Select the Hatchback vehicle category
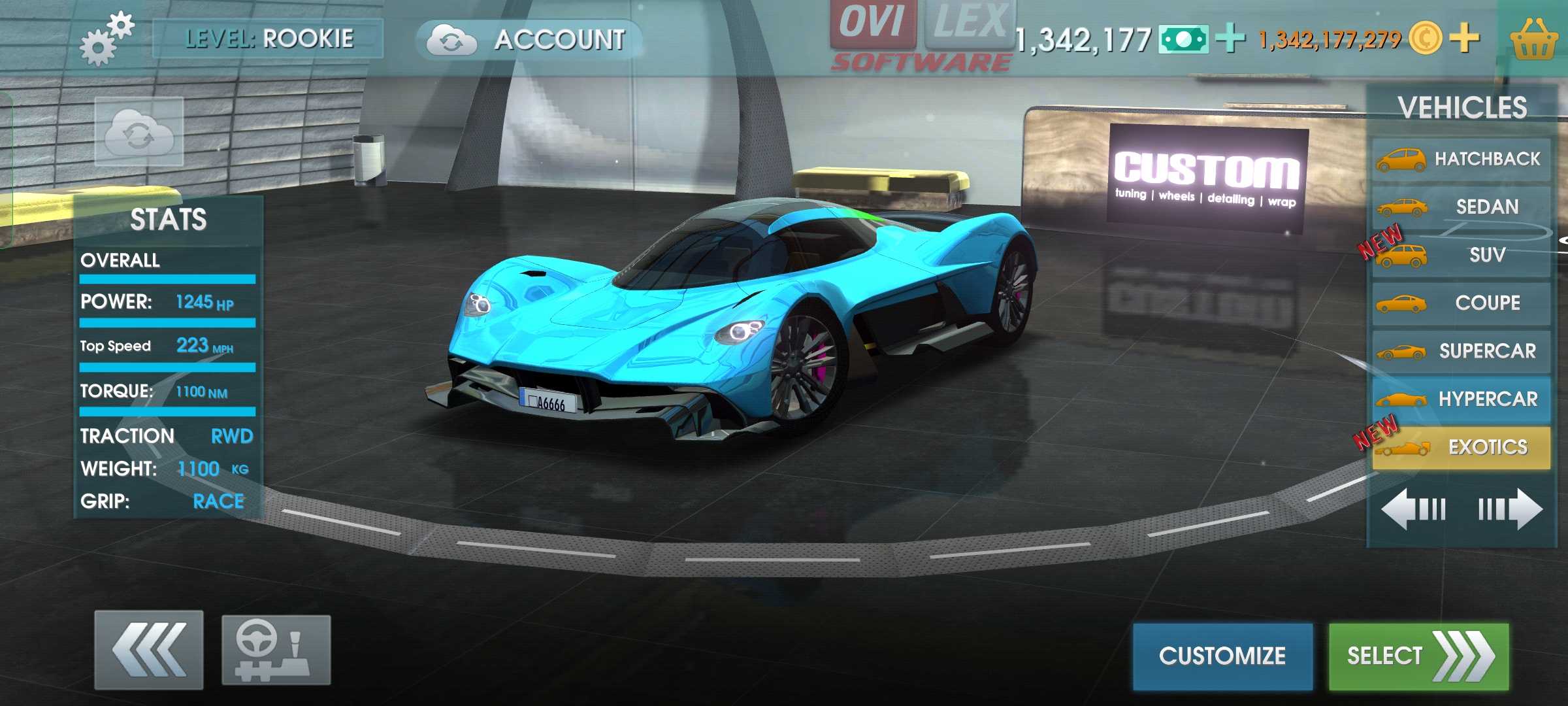 [1461, 159]
